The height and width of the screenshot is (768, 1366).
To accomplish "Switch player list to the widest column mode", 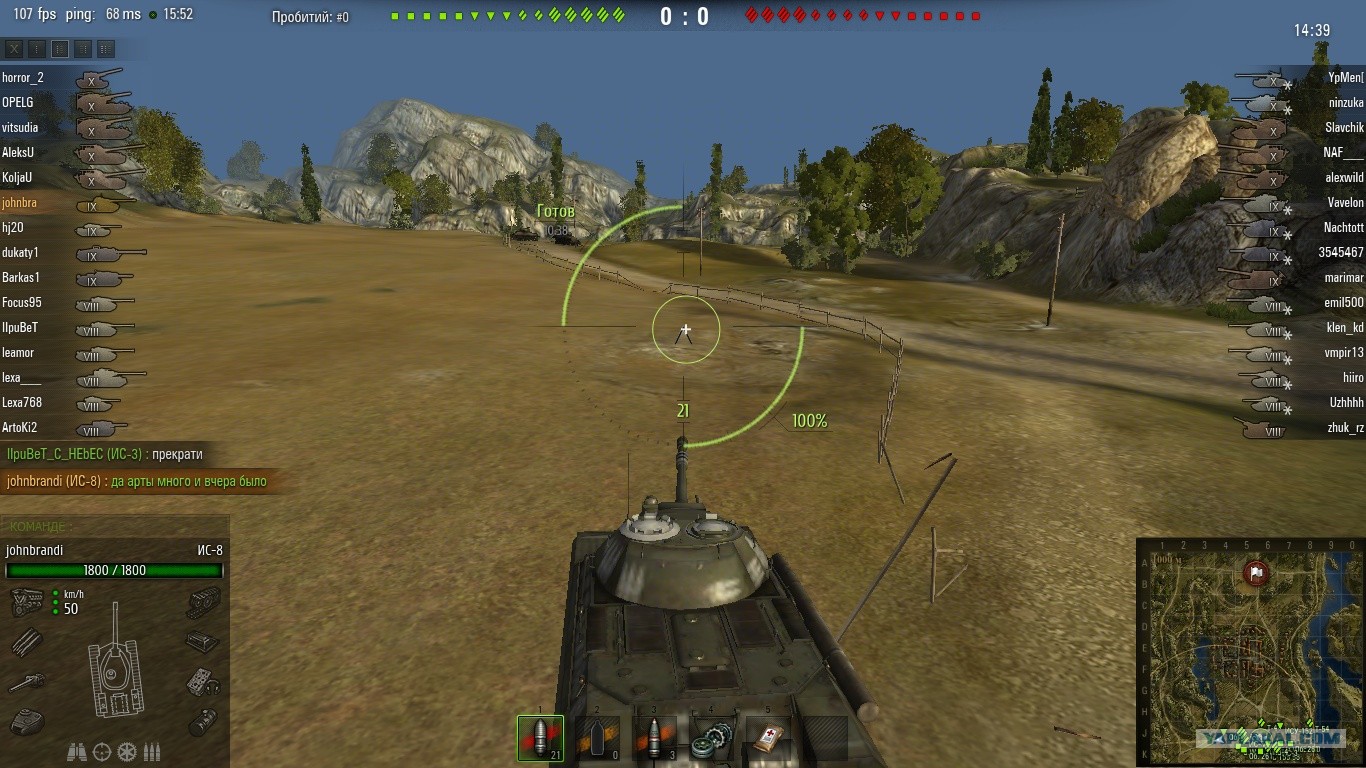I will [106, 48].
